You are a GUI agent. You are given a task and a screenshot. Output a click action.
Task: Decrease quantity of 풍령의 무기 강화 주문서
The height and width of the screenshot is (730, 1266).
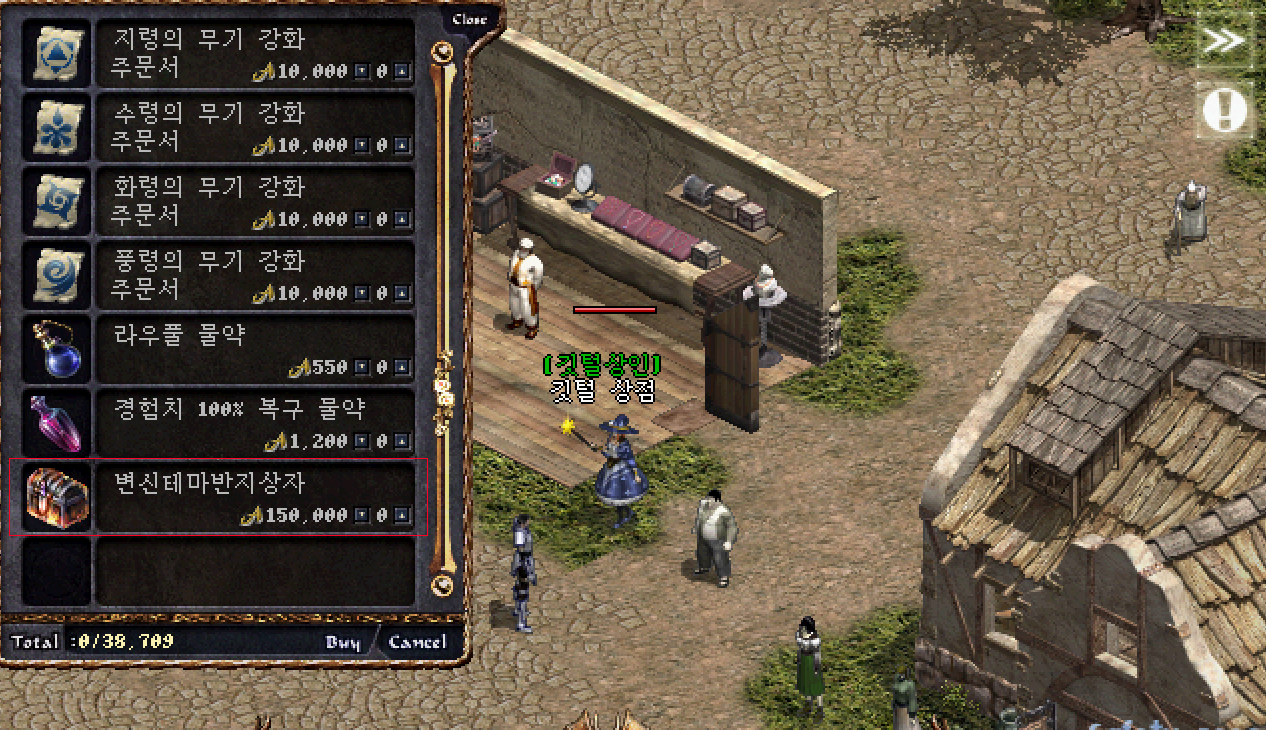[362, 294]
